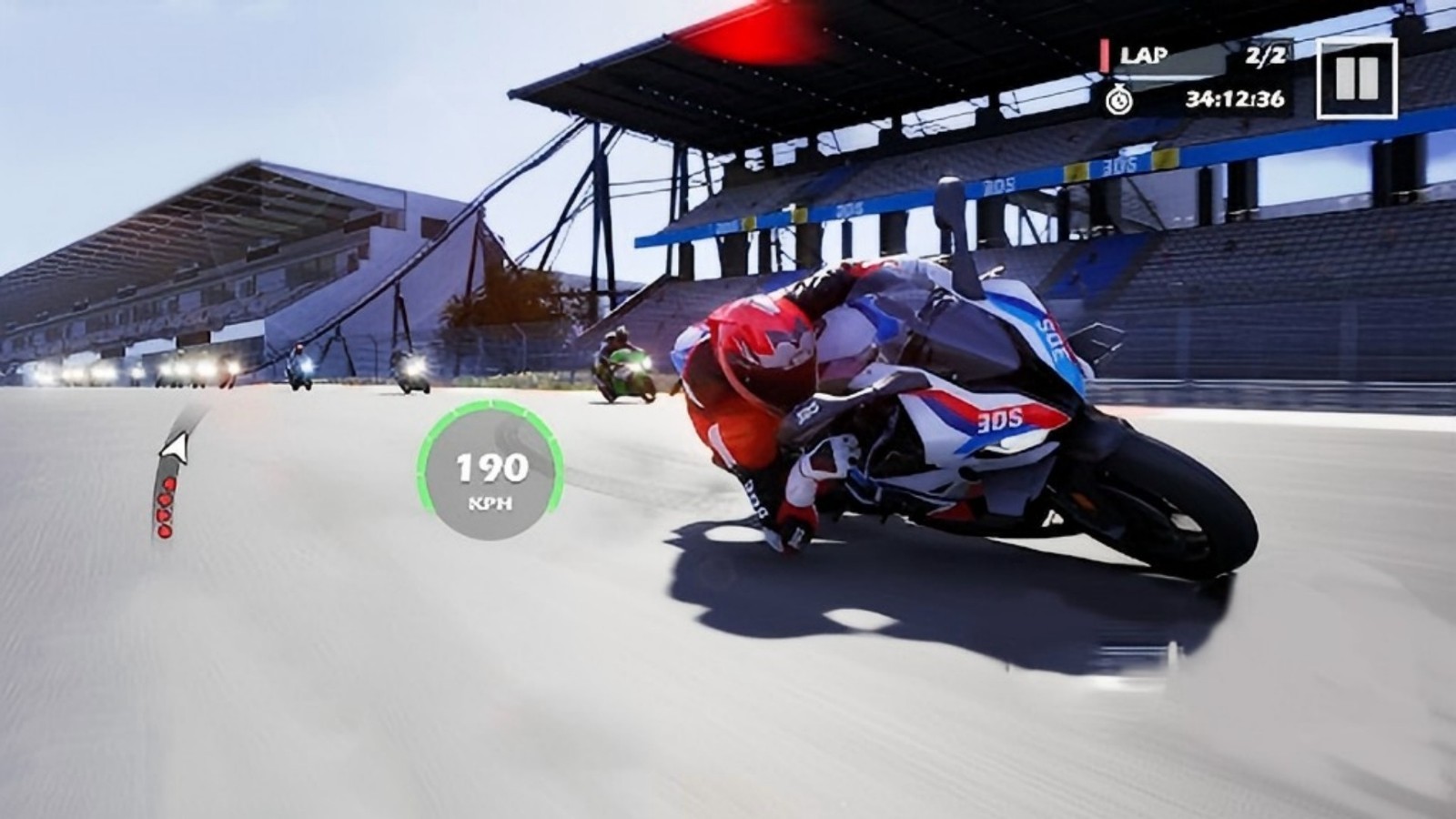Tap the player's red-and-blue motorcycle
The width and height of the screenshot is (1456, 819).
[x=955, y=409]
